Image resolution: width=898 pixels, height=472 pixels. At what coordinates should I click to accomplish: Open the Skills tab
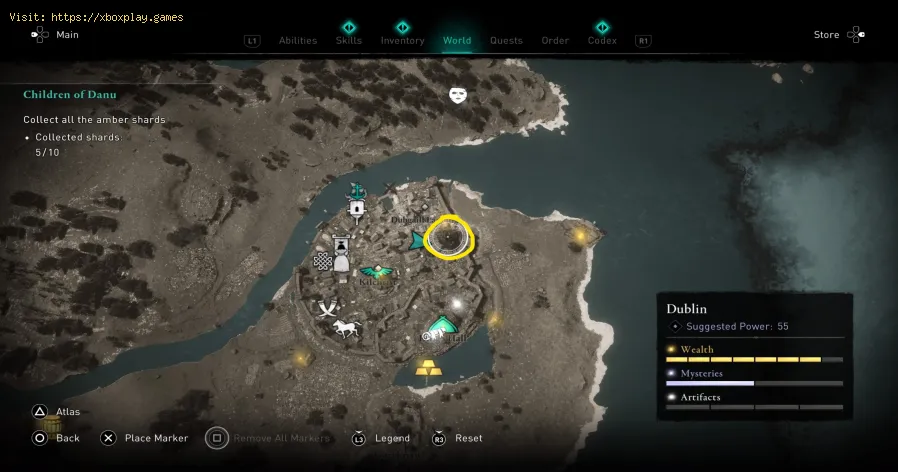pyautogui.click(x=349, y=41)
